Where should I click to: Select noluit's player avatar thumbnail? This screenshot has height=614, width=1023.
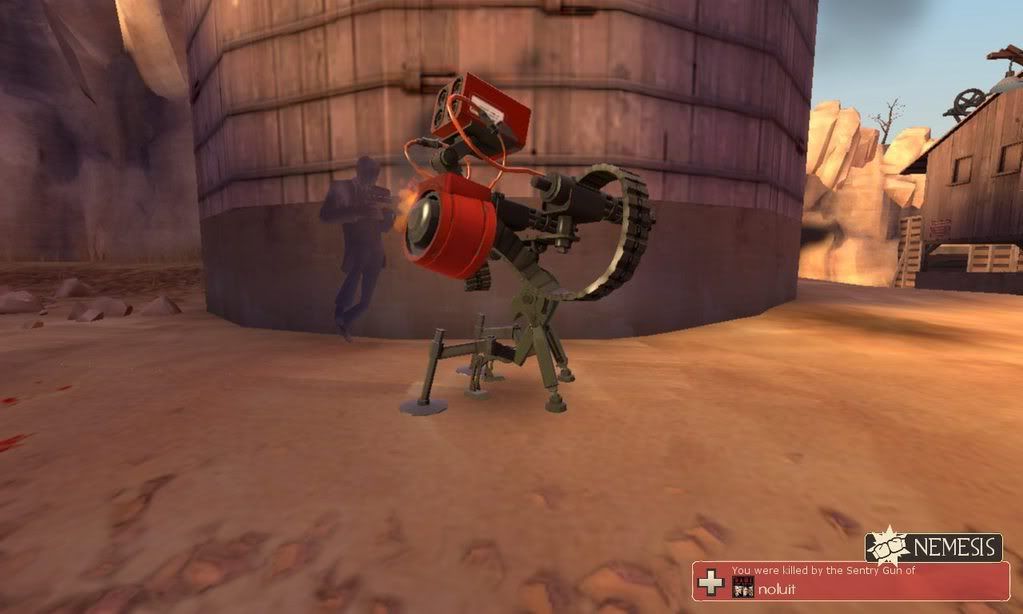(x=741, y=588)
